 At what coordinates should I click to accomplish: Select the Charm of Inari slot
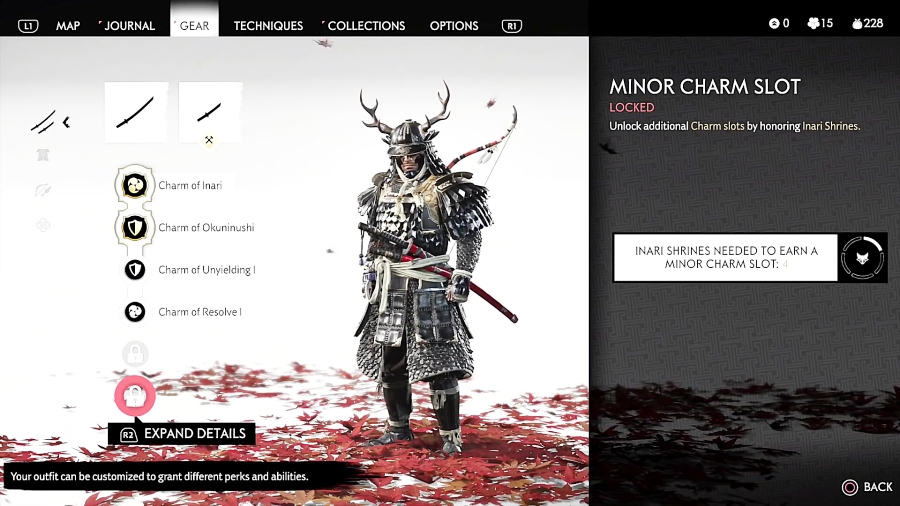pos(134,185)
